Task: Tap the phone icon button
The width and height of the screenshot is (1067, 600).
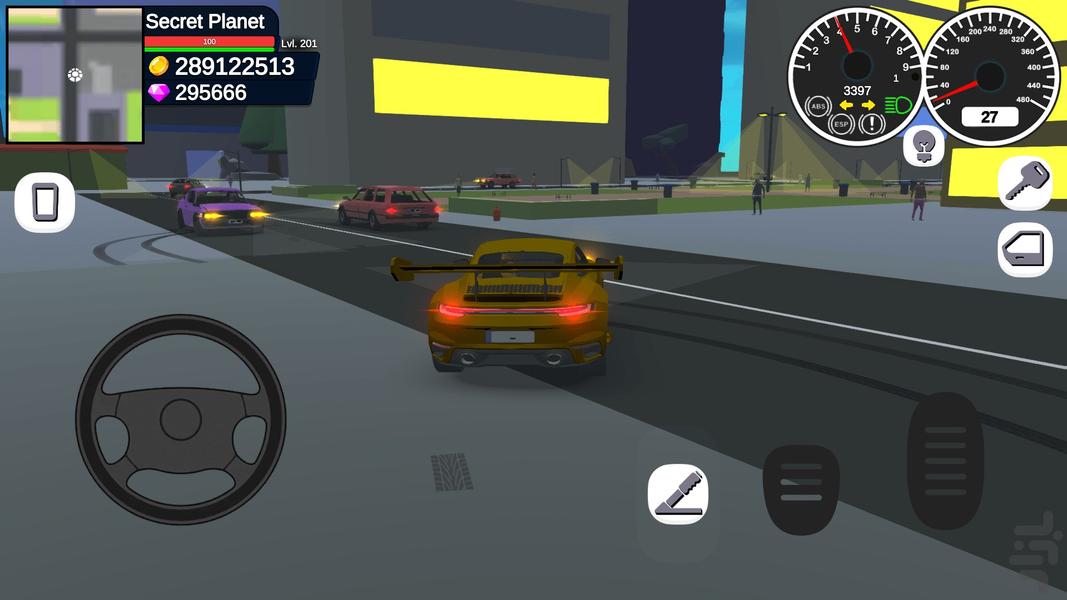Action: [x=45, y=203]
